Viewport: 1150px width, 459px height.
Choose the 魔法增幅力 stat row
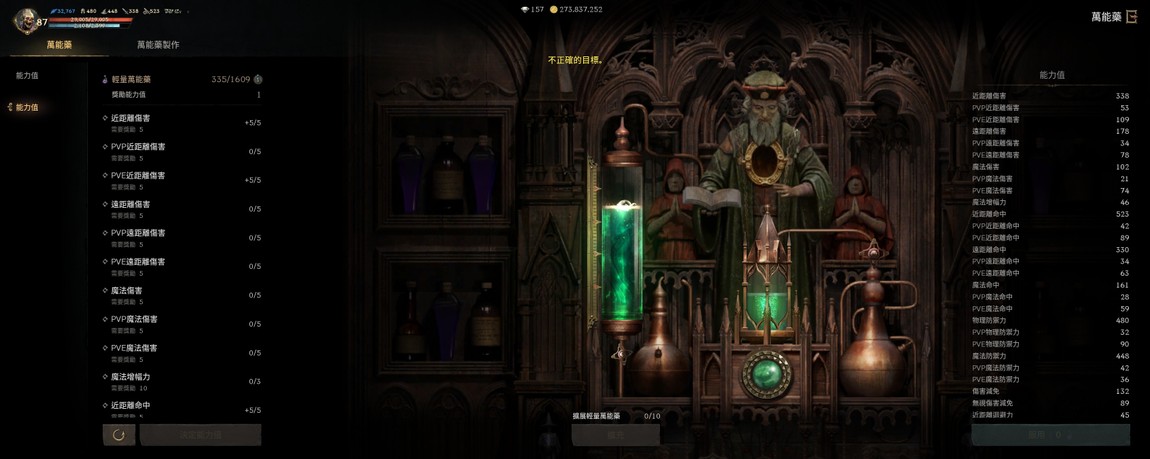point(181,381)
